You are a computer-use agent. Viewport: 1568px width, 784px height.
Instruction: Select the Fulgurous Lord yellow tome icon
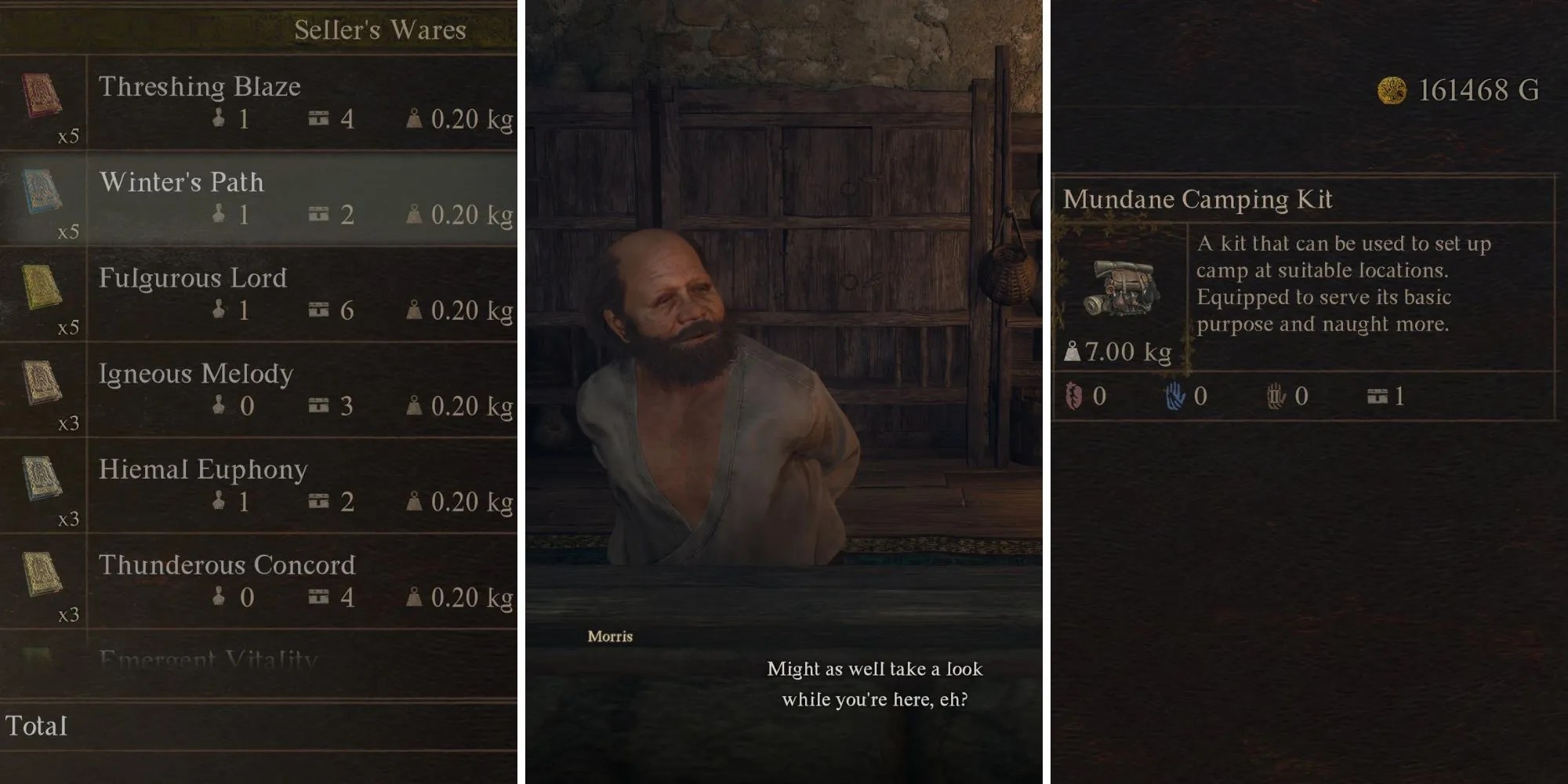pos(43,287)
